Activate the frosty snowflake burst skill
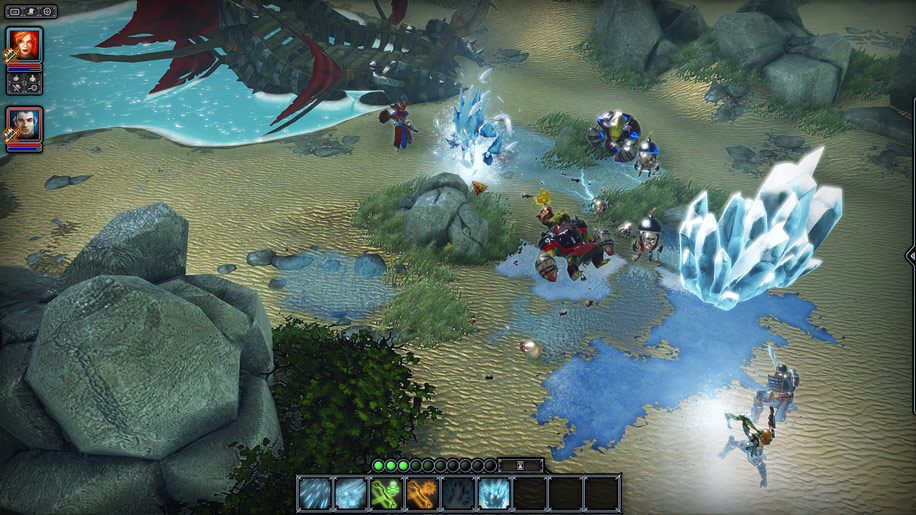The height and width of the screenshot is (515, 916). [350, 494]
